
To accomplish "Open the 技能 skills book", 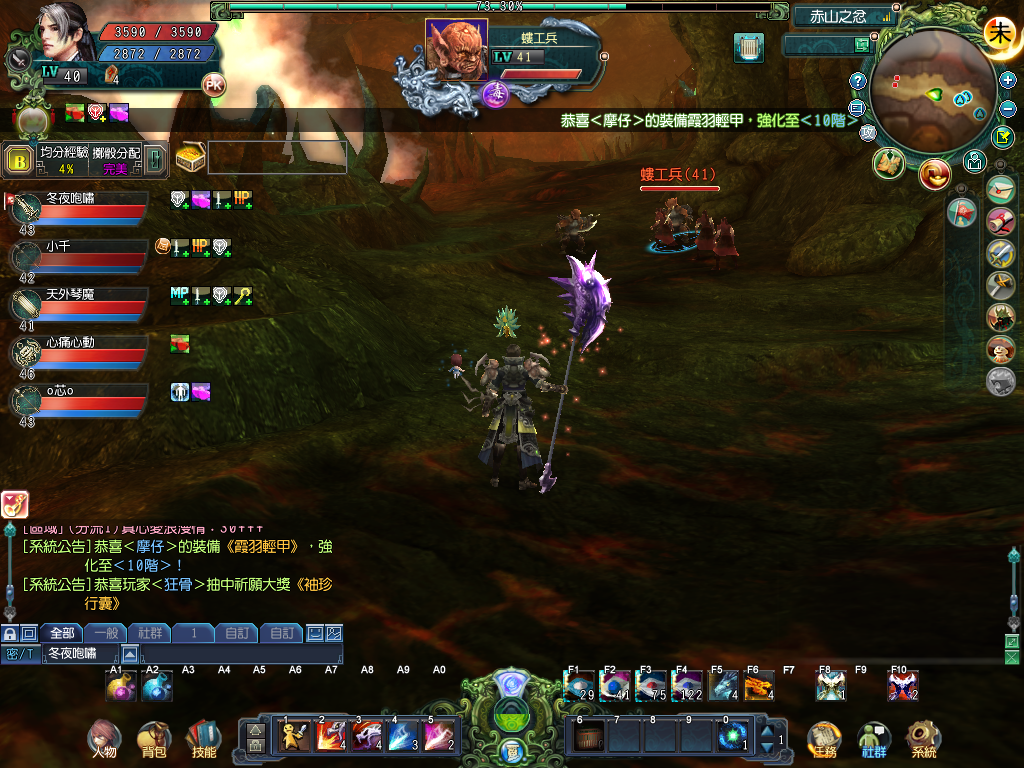I will click(203, 738).
